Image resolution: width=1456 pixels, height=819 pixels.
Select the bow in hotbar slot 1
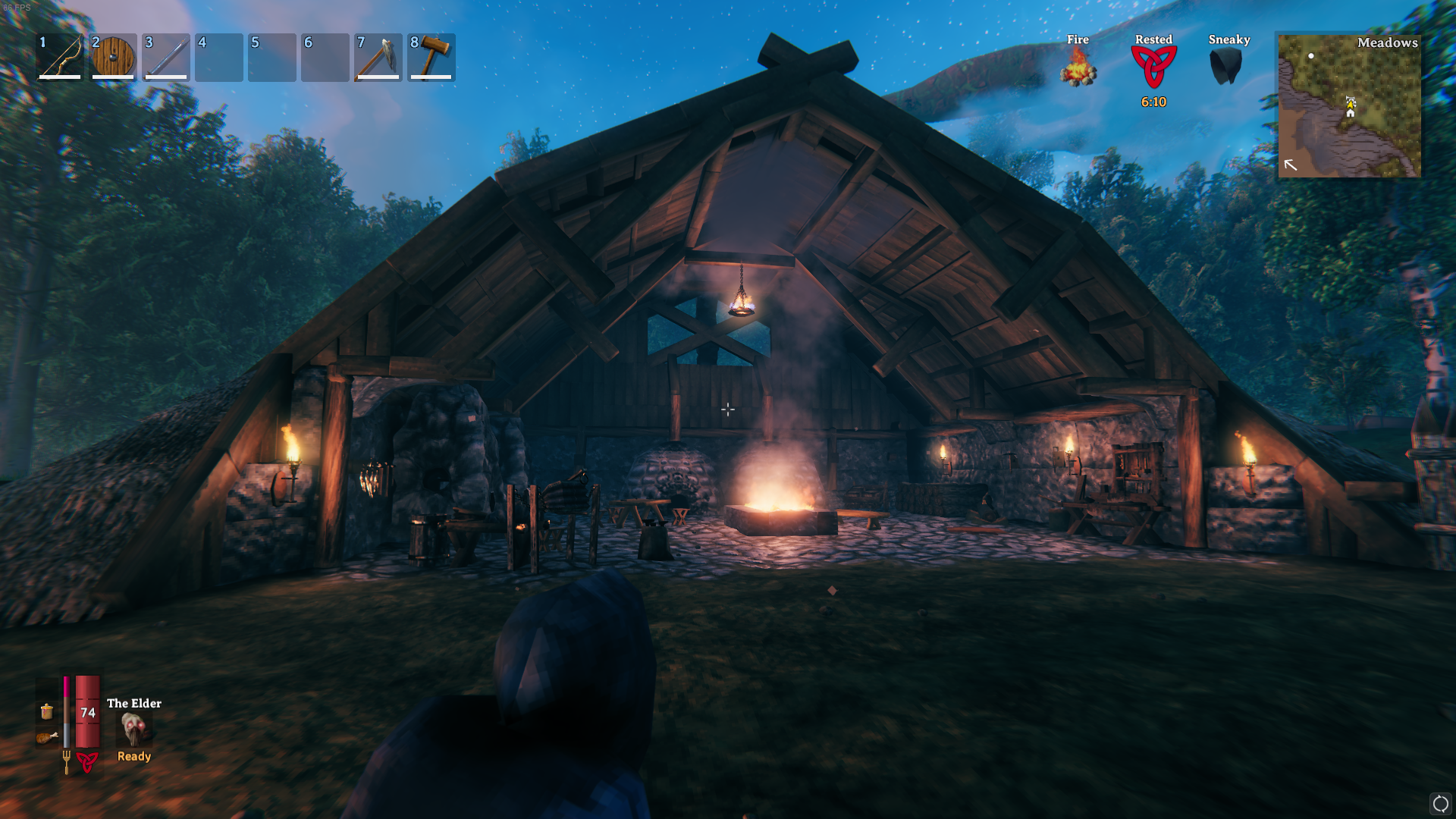61,58
